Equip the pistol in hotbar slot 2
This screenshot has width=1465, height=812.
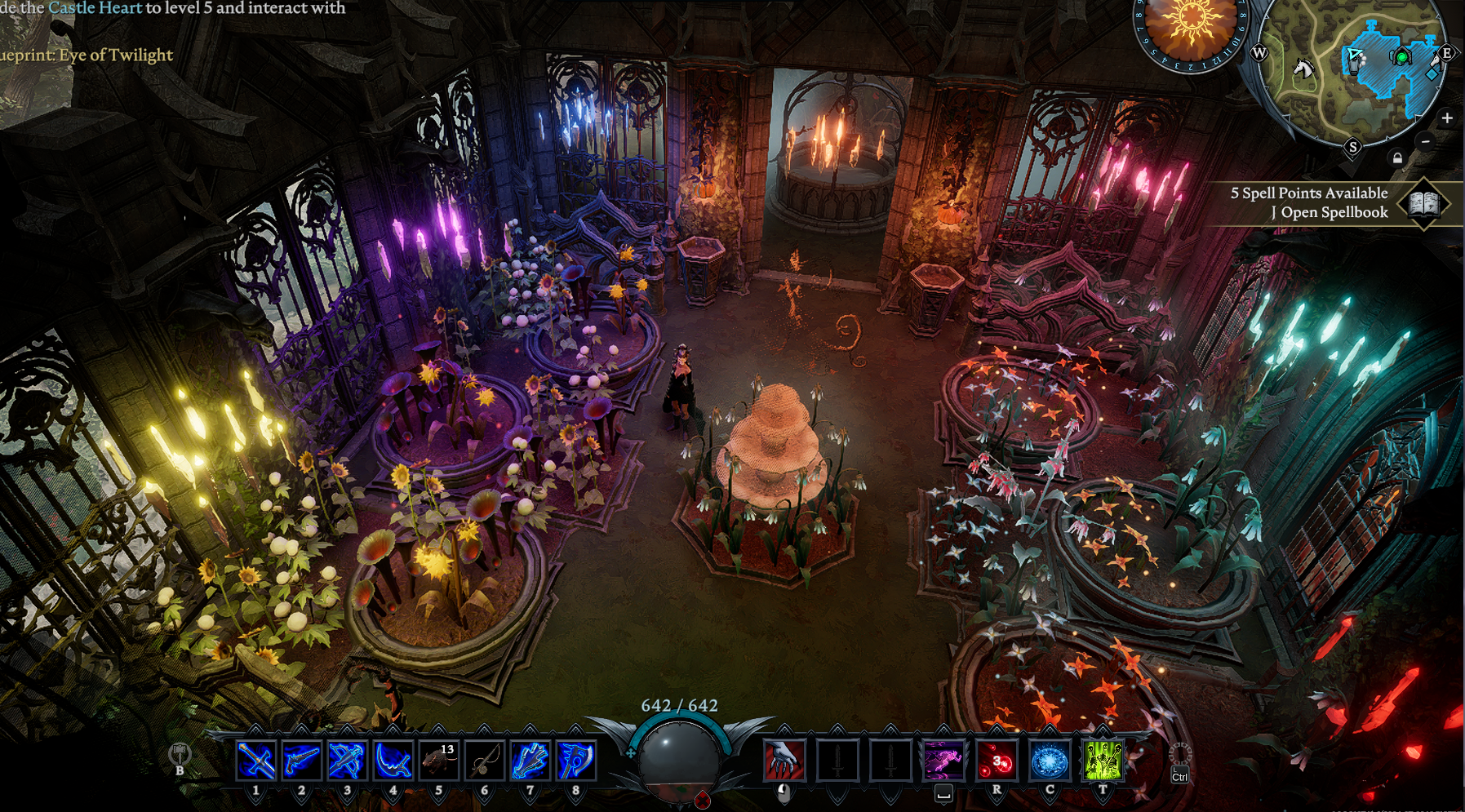pos(301,761)
